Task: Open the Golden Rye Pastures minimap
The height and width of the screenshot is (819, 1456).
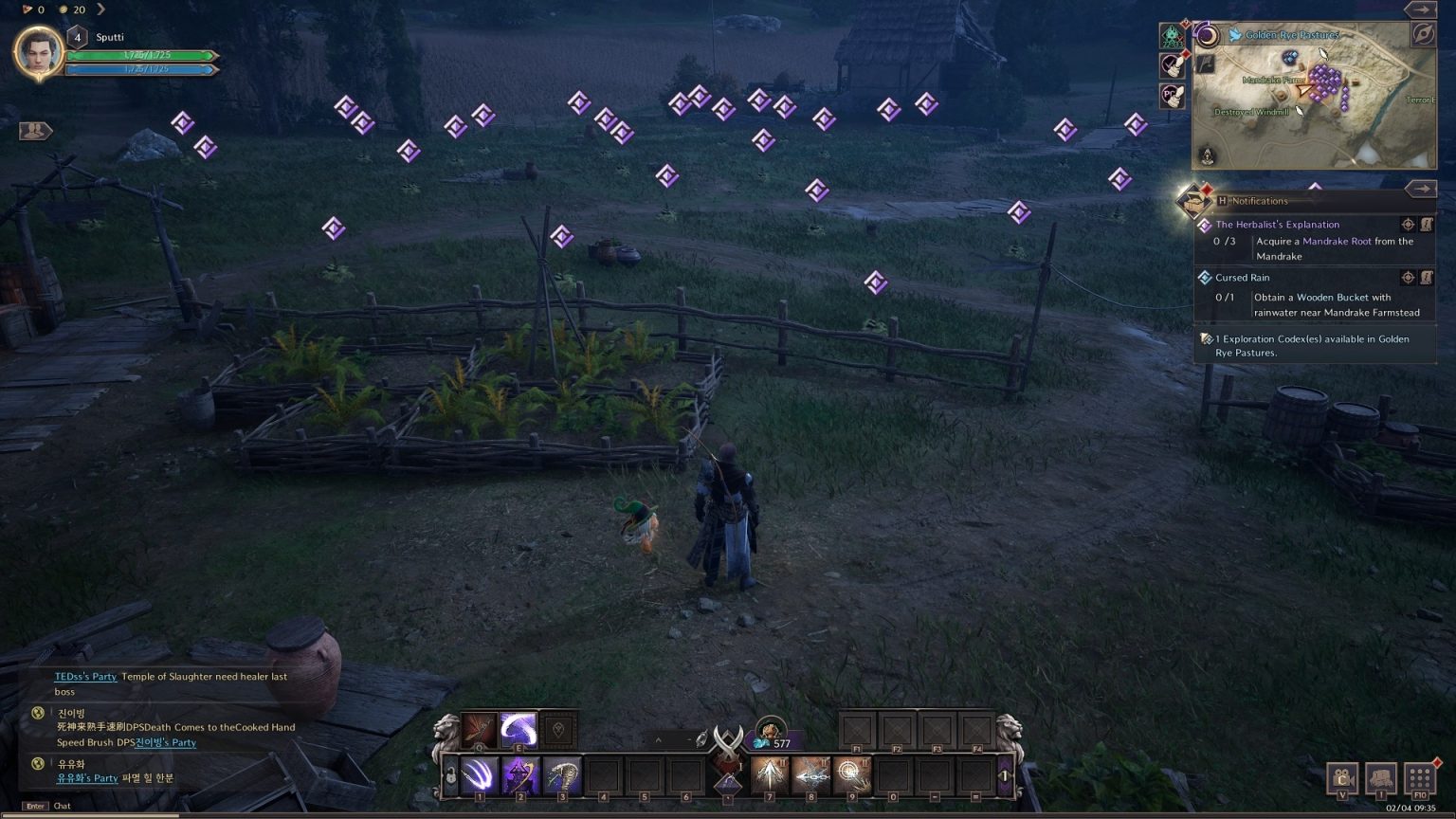Action: pos(1314,95)
